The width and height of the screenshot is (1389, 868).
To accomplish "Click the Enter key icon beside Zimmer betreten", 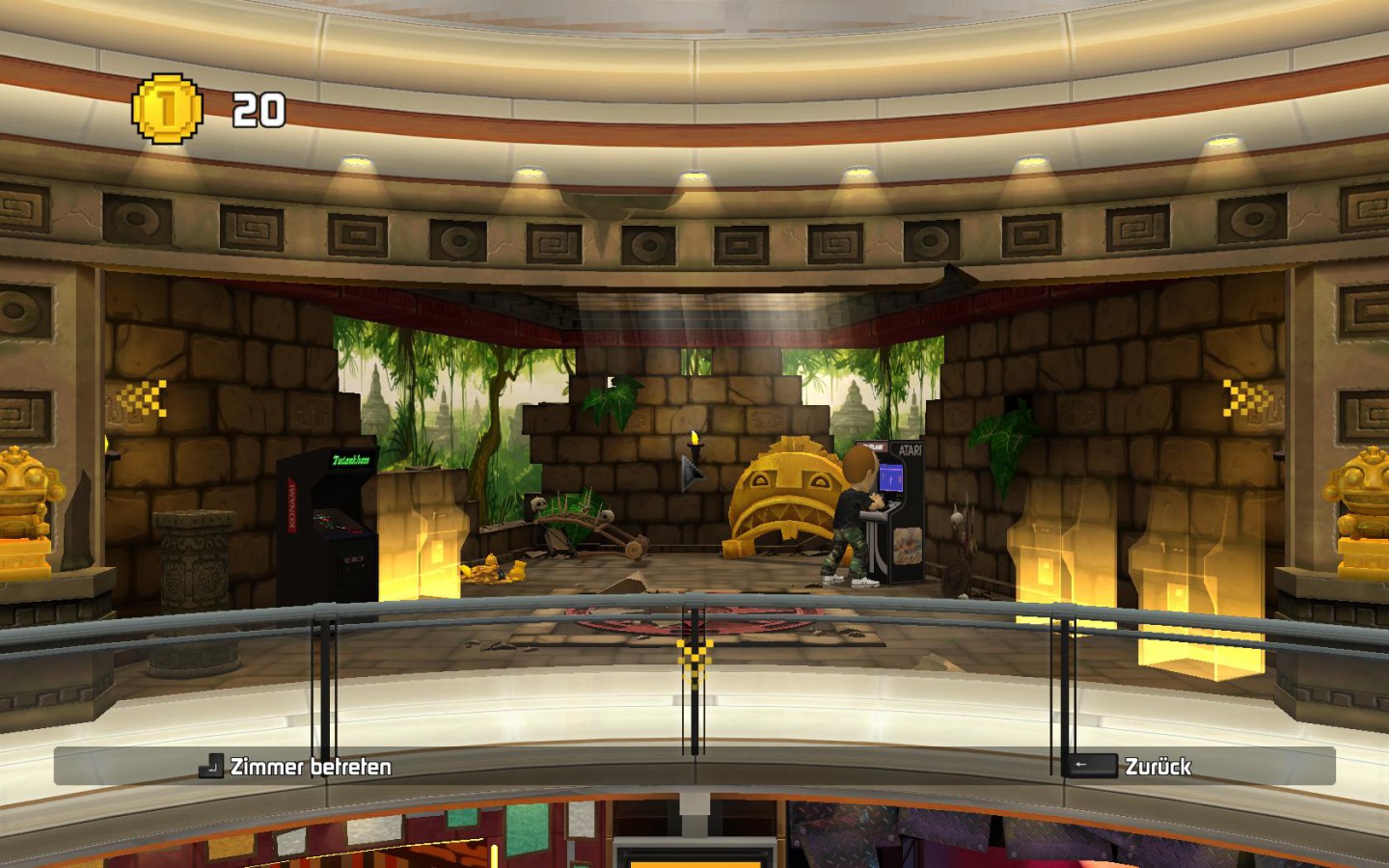I will coord(210,768).
